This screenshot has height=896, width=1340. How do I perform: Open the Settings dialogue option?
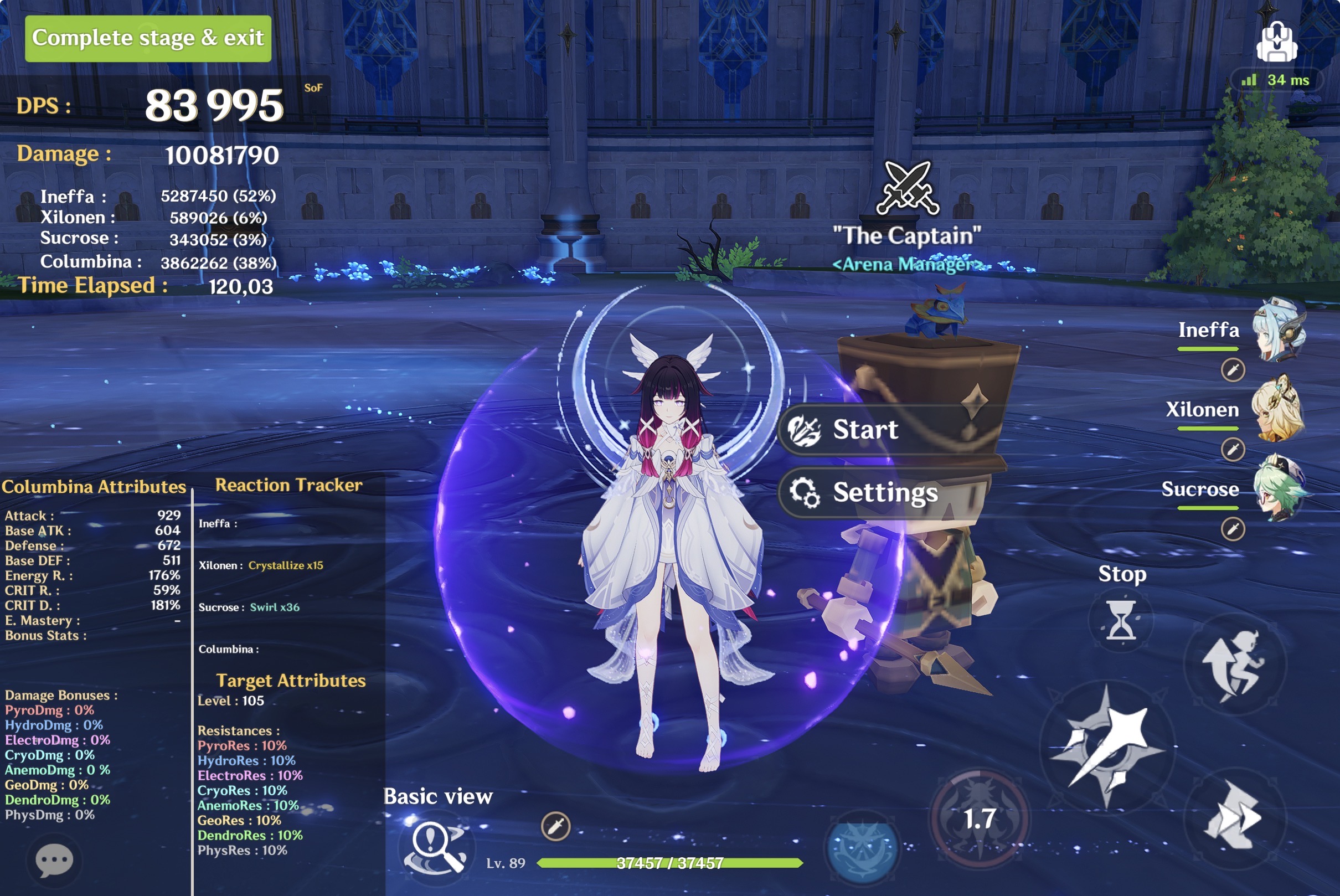click(884, 492)
